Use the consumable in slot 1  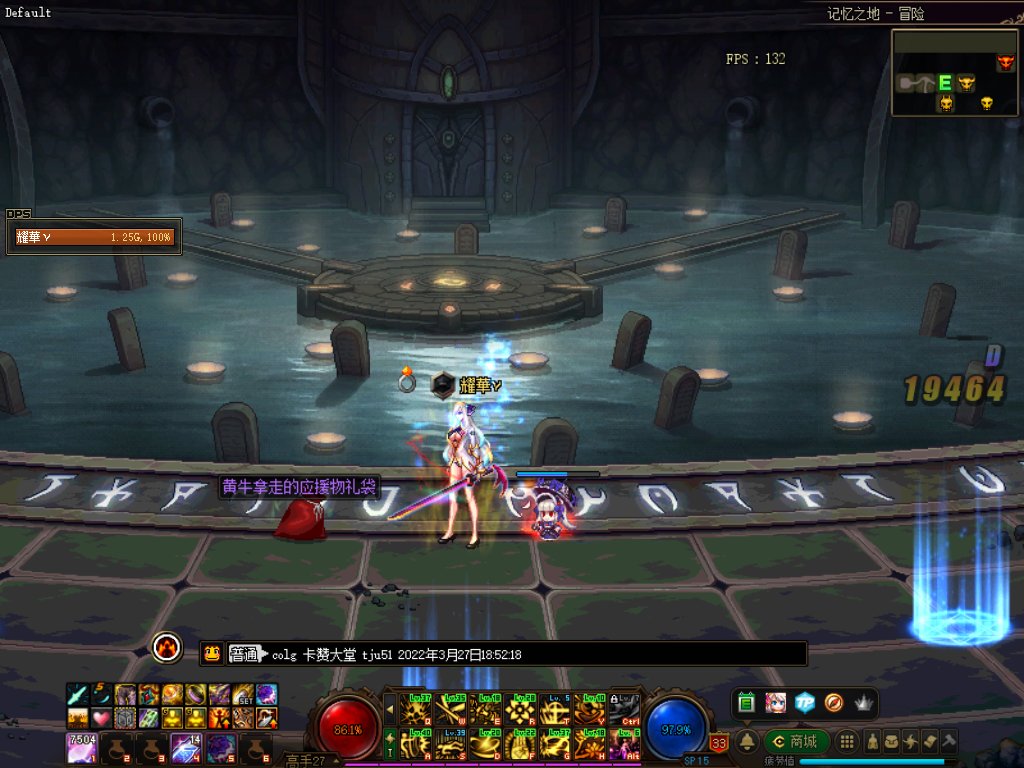(x=82, y=747)
